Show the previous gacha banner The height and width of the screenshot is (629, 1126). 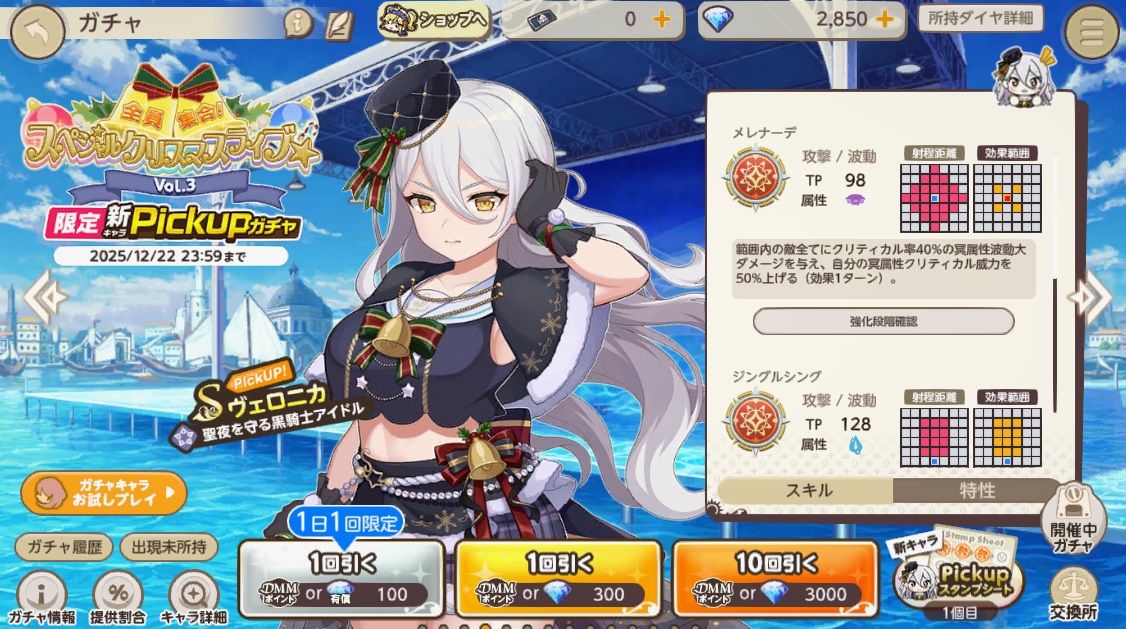[43, 294]
